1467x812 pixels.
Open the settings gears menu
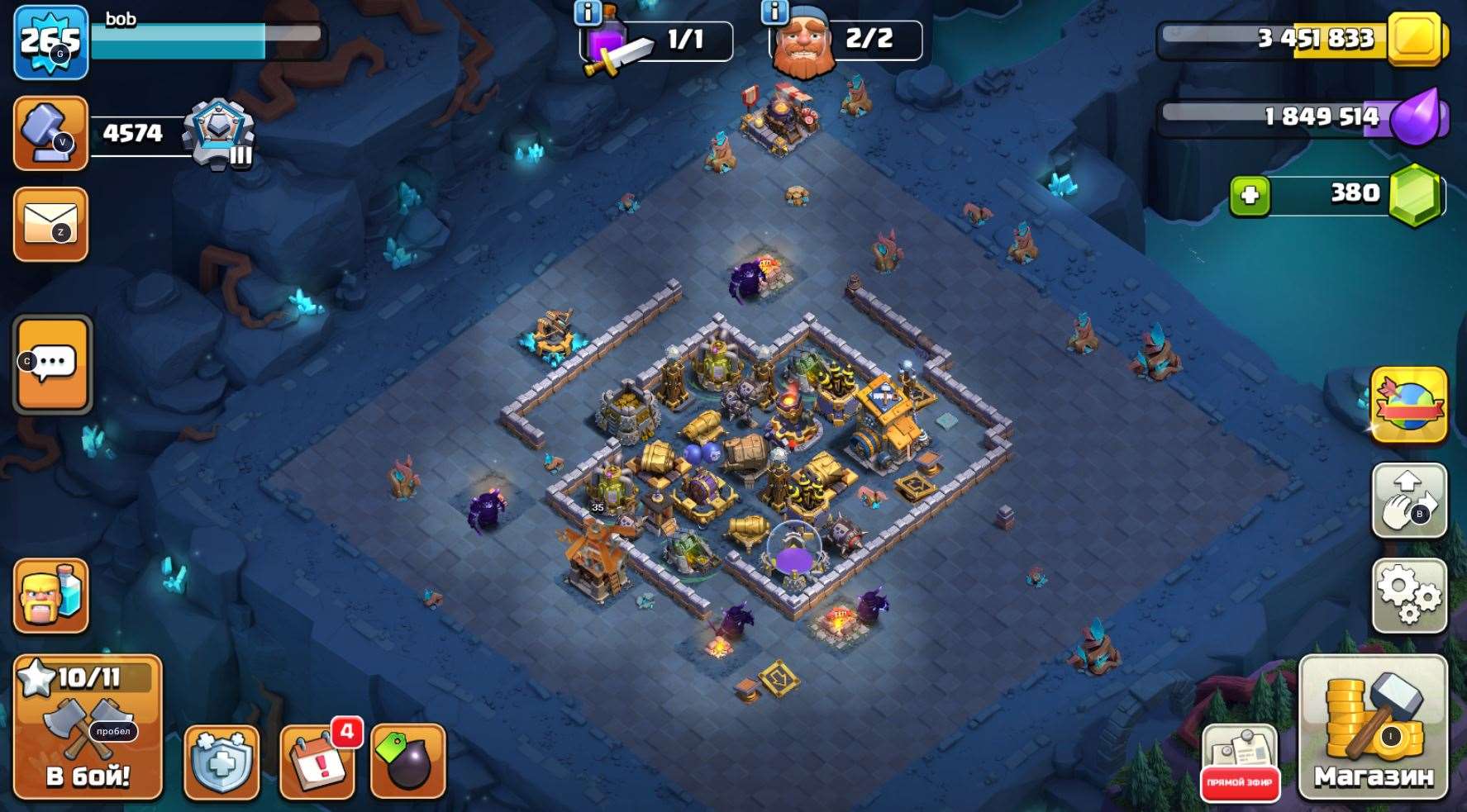(1408, 595)
